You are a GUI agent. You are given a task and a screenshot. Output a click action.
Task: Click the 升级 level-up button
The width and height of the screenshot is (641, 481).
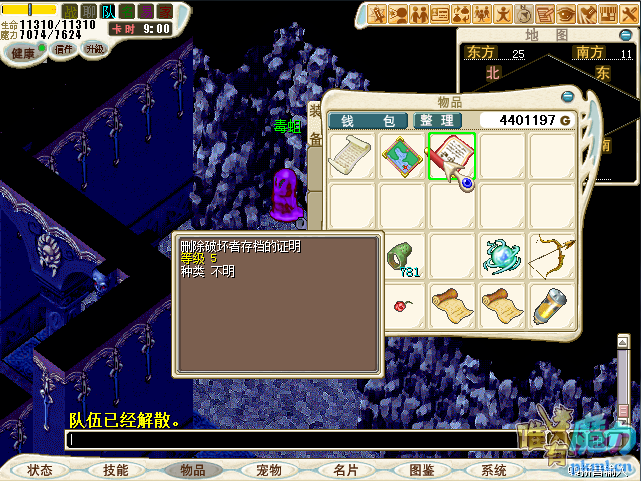click(x=94, y=49)
